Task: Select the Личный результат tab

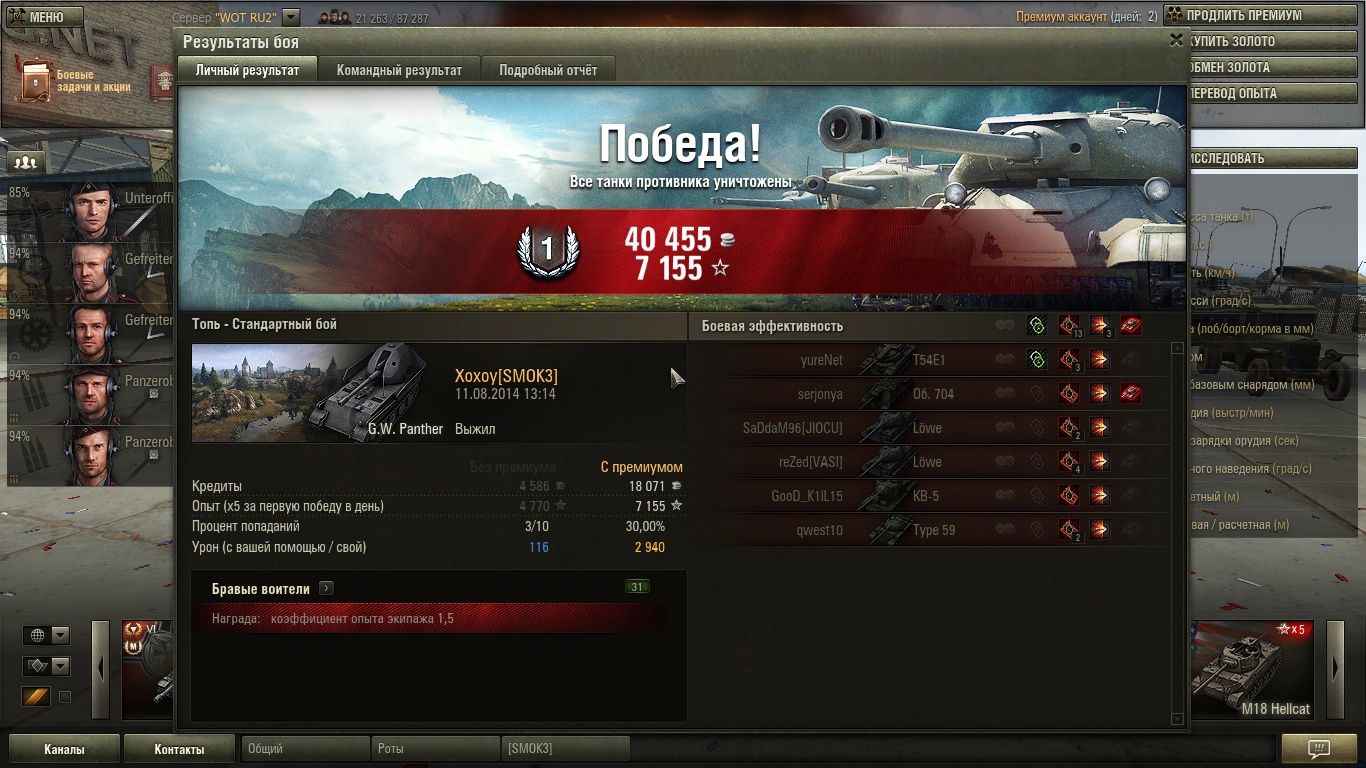Action: point(247,70)
